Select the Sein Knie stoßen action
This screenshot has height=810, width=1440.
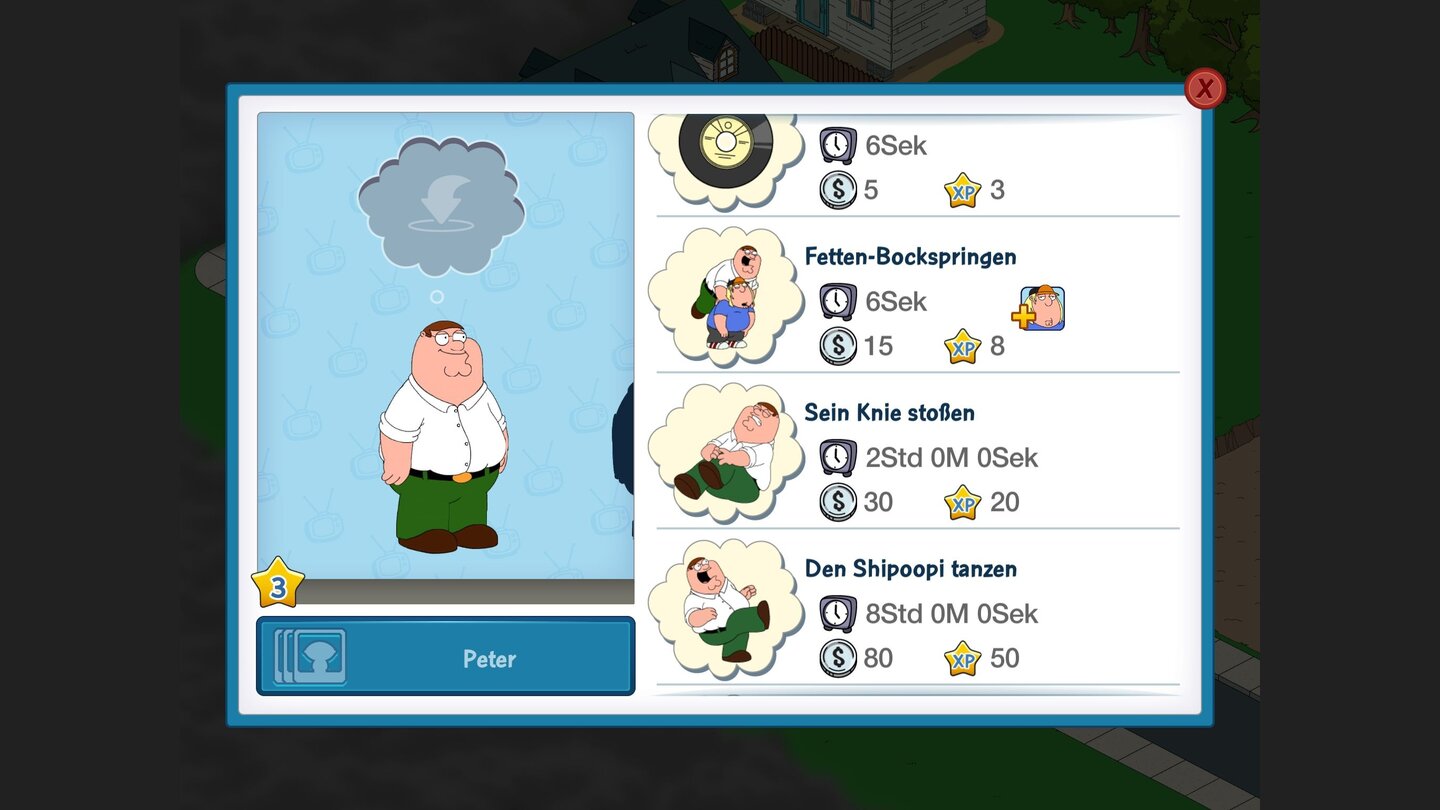click(x=890, y=412)
